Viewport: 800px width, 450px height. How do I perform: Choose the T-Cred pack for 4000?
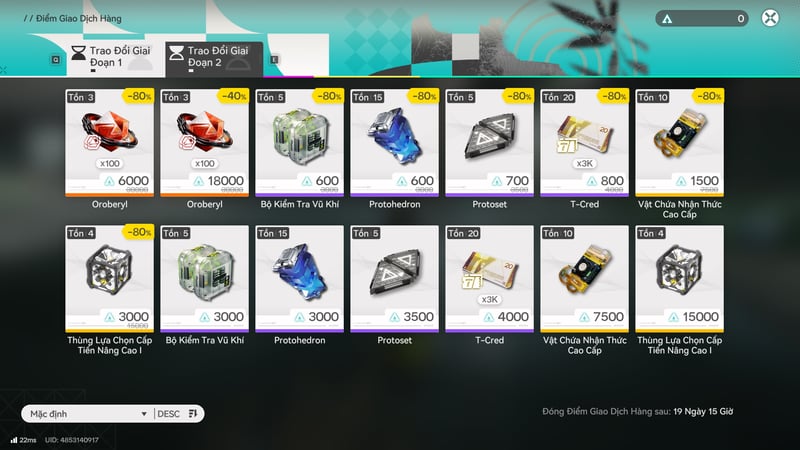(x=490, y=277)
